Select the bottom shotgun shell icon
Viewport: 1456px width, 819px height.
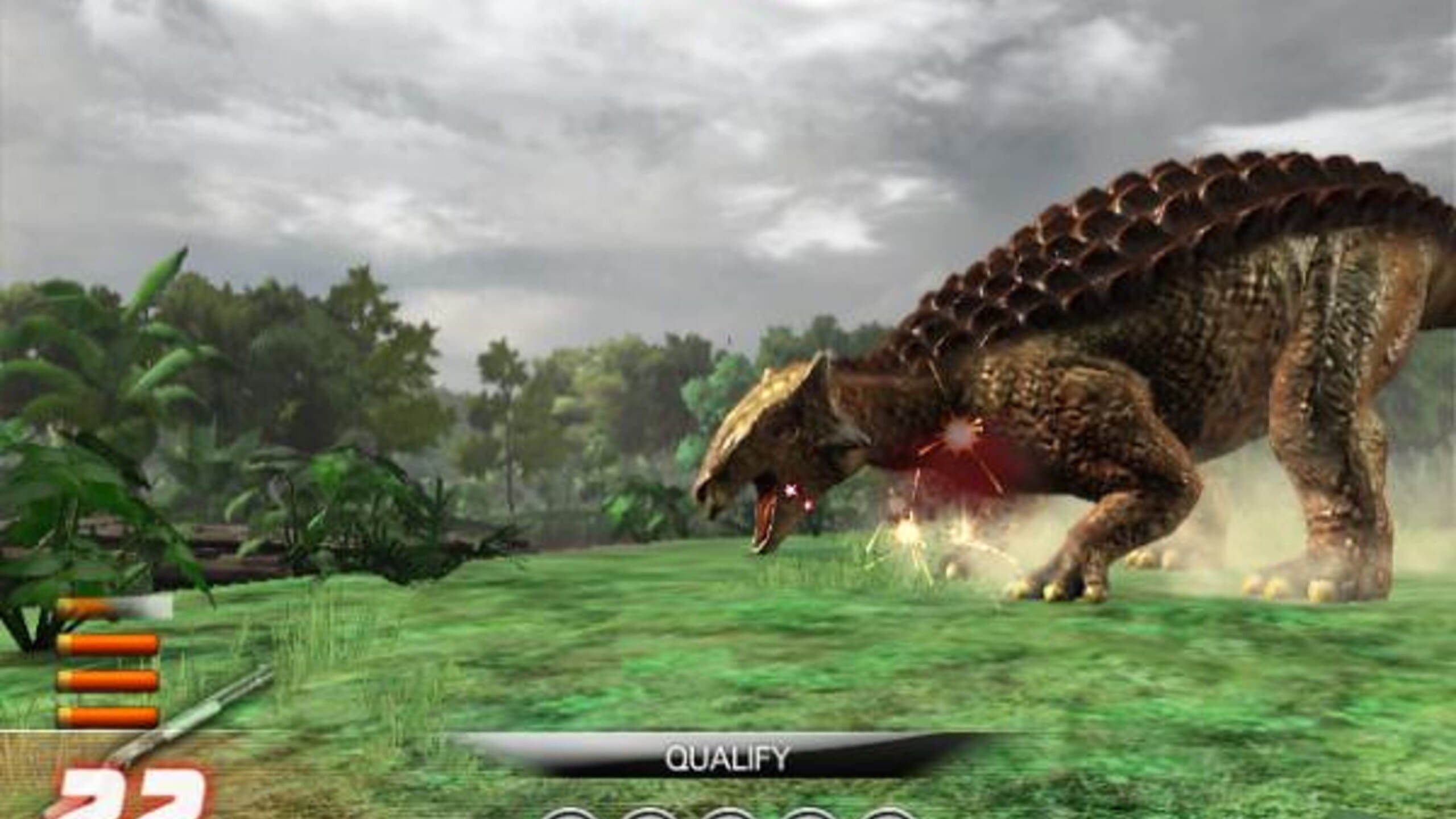pyautogui.click(x=108, y=717)
